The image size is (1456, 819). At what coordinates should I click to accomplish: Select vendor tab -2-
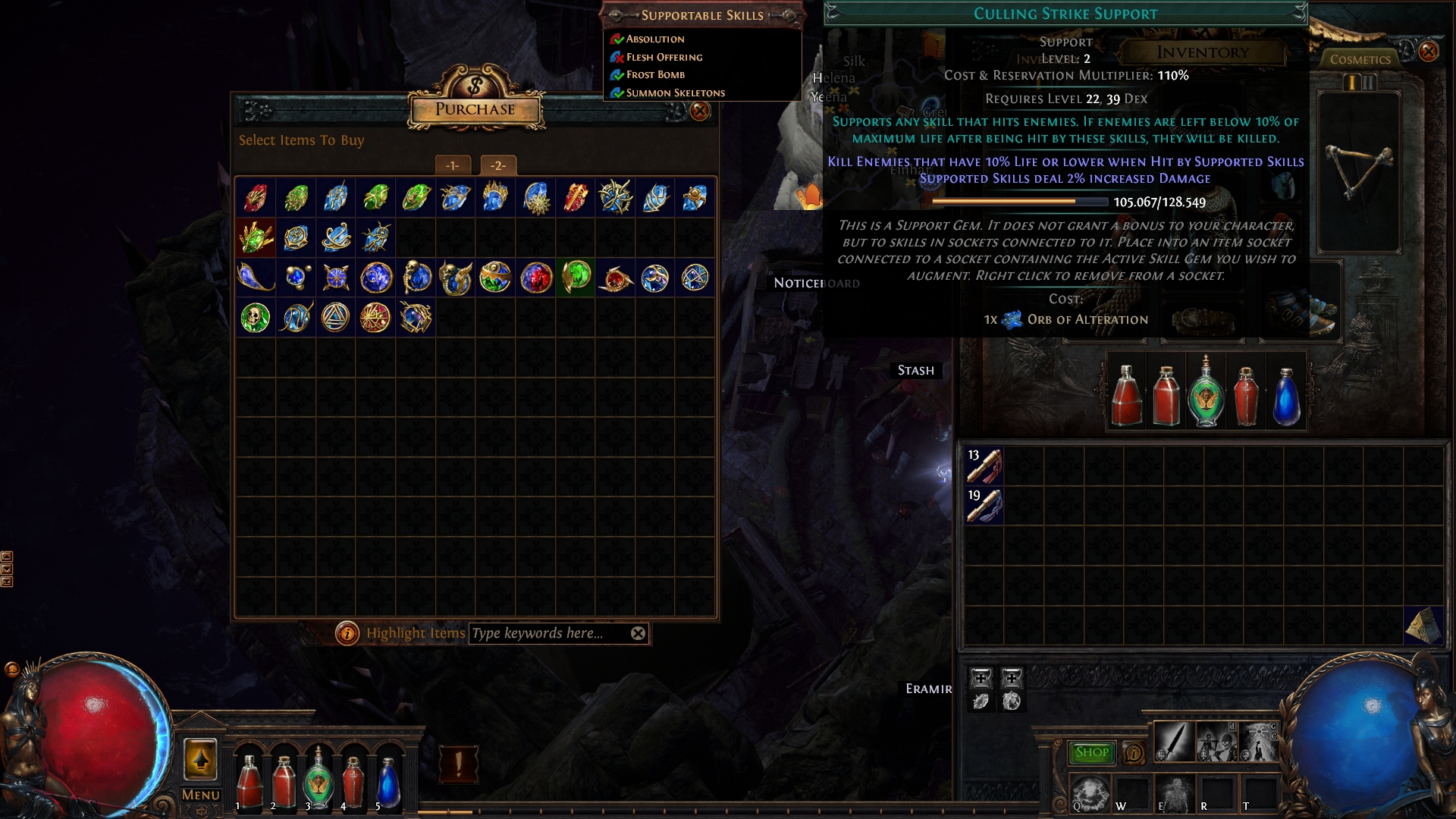pos(497,165)
